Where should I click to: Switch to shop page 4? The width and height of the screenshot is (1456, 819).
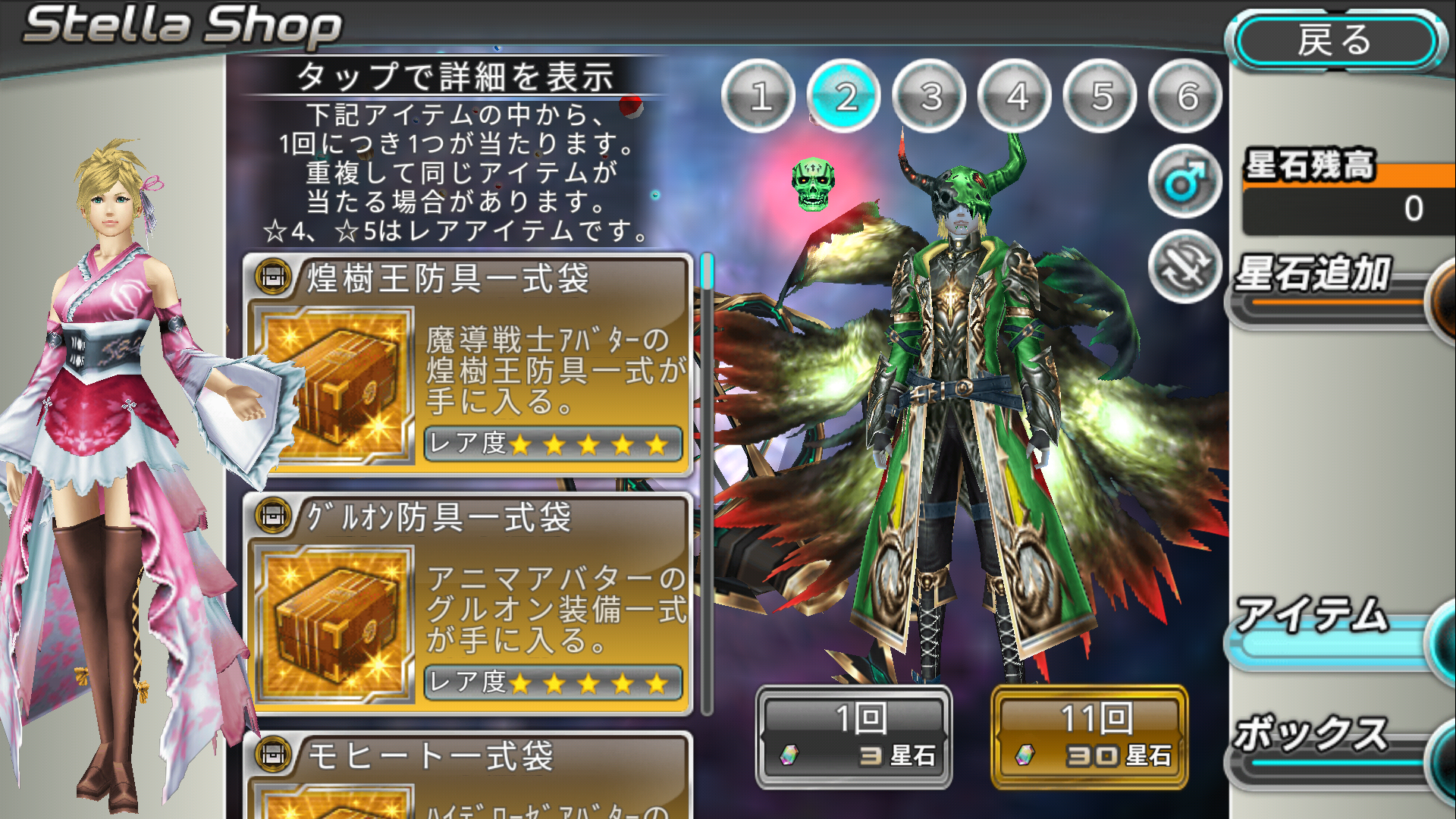(1016, 96)
